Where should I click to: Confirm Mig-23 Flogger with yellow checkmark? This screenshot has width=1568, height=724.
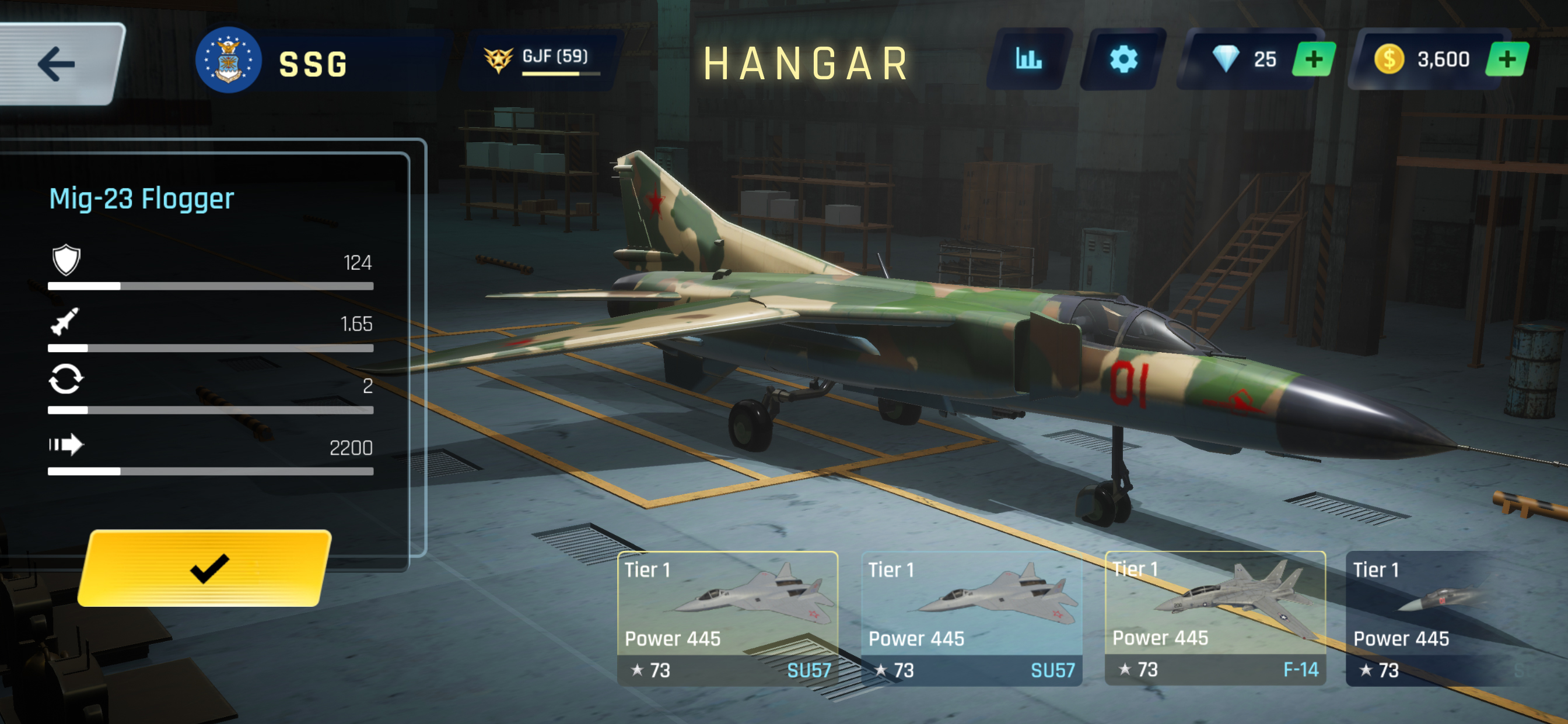point(207,568)
